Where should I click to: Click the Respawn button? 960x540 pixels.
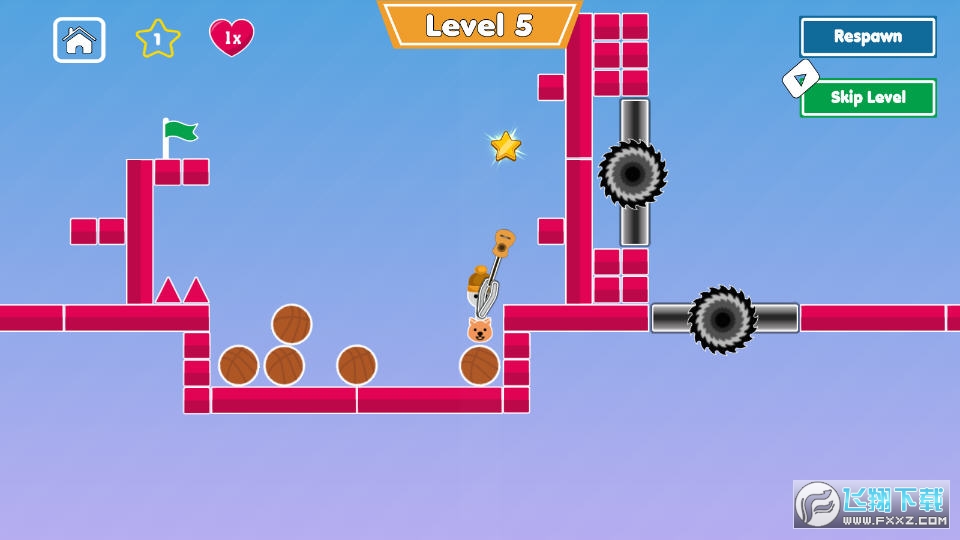(x=867, y=37)
